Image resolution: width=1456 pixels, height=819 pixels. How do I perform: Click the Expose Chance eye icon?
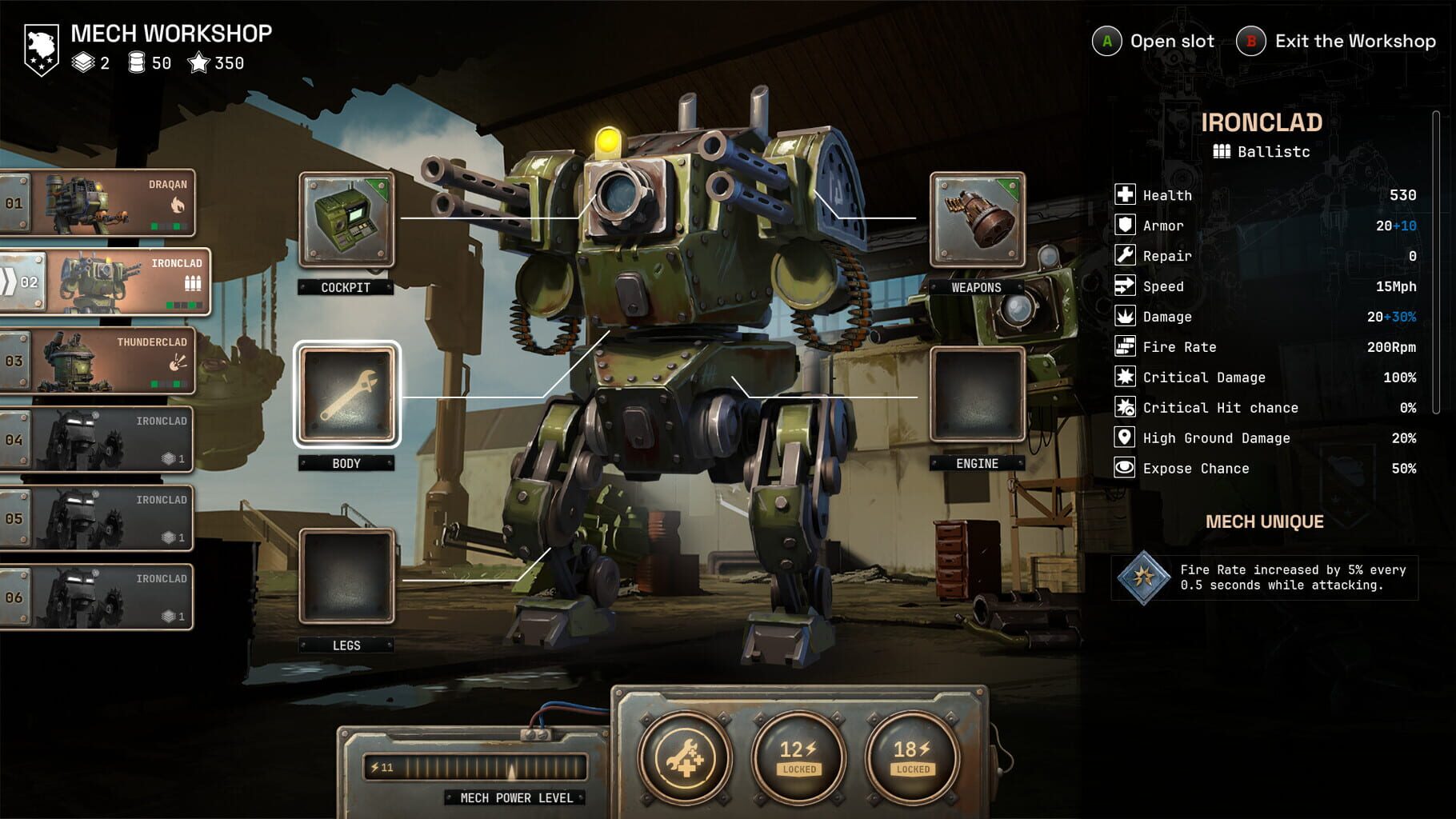pyautogui.click(x=1123, y=468)
